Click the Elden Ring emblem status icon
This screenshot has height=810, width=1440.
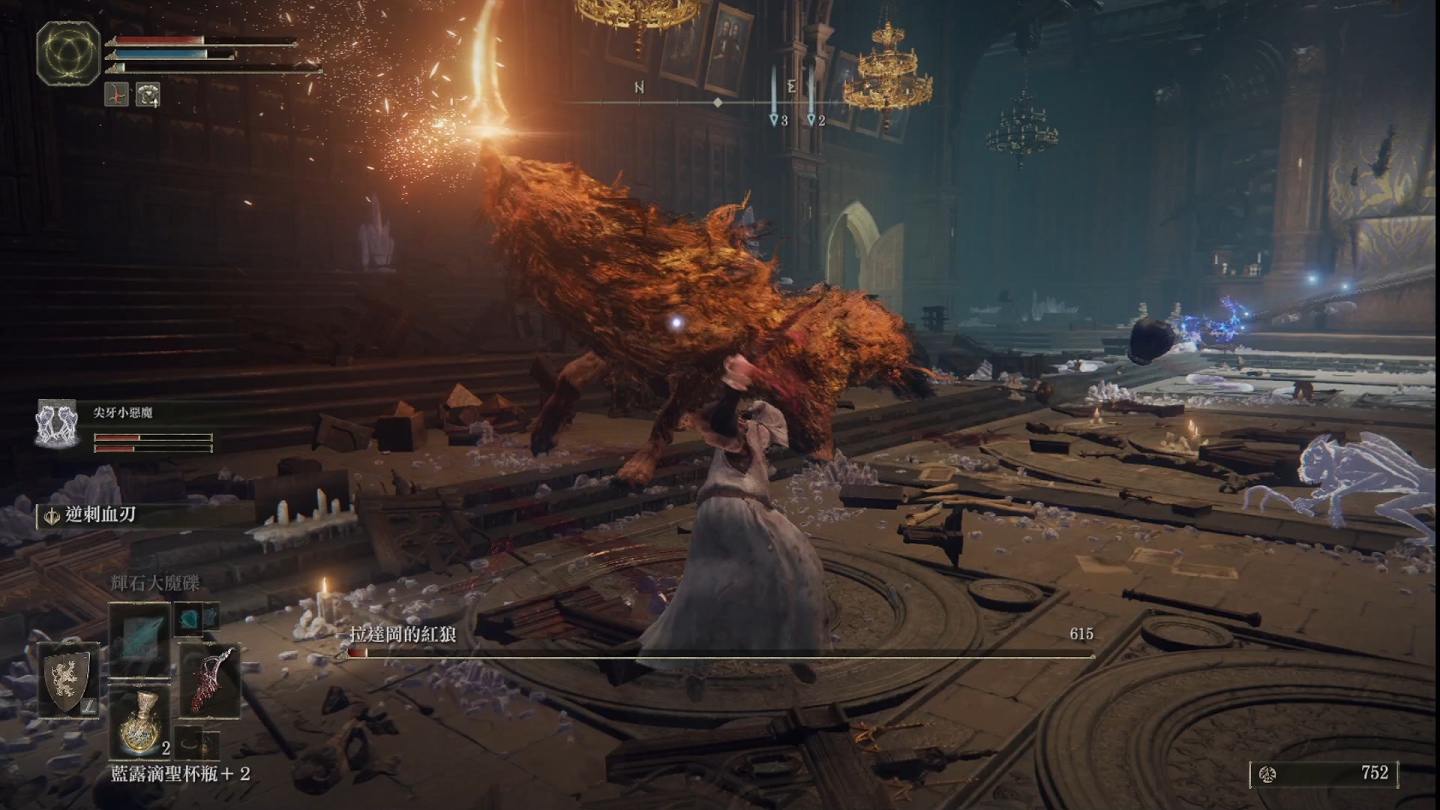[x=68, y=53]
